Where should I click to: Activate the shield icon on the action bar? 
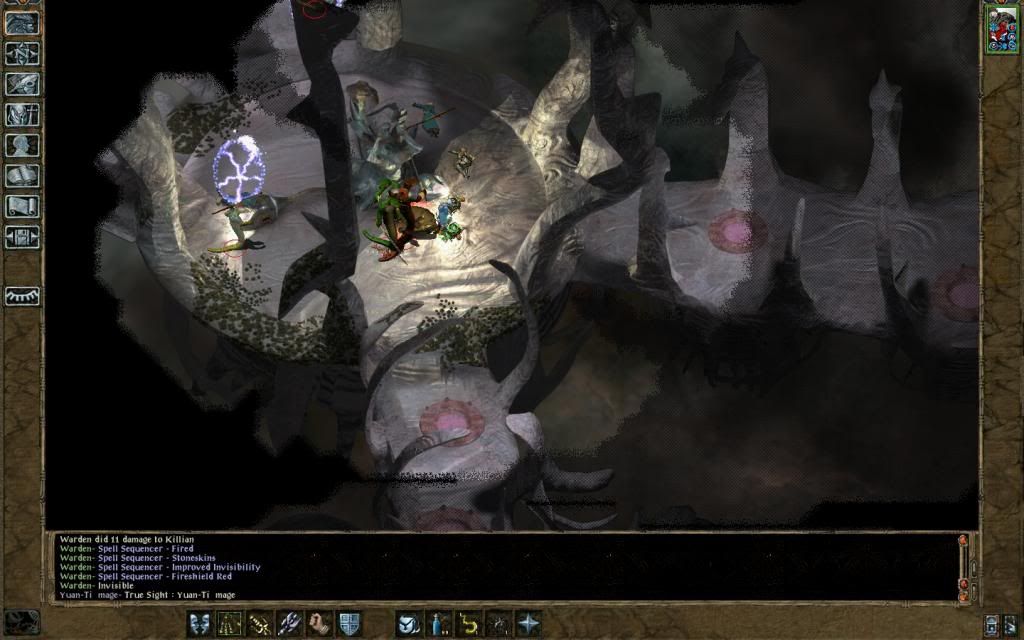(349, 623)
